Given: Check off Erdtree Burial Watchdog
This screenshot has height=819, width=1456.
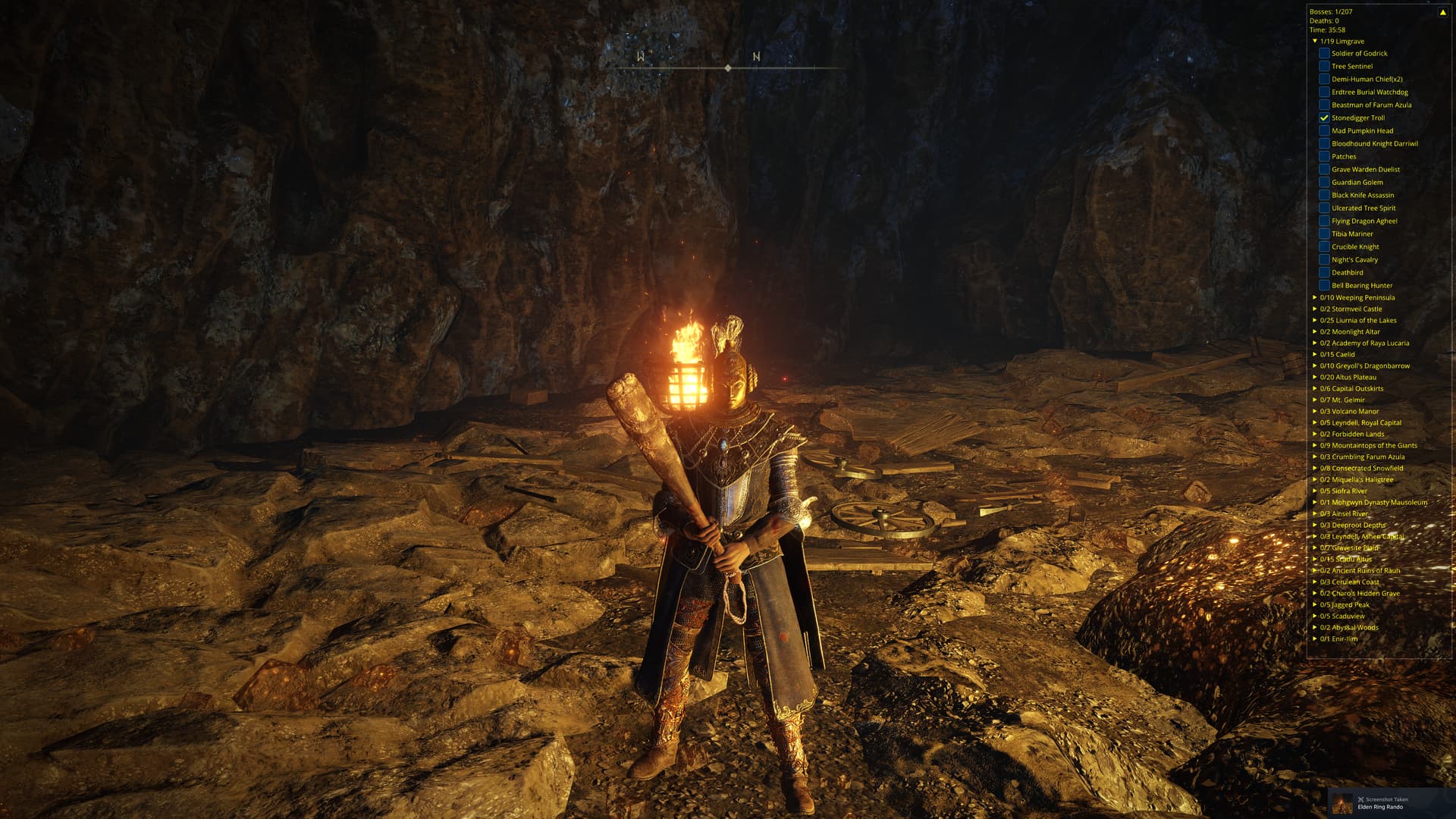Looking at the screenshot, I should pyautogui.click(x=1324, y=92).
